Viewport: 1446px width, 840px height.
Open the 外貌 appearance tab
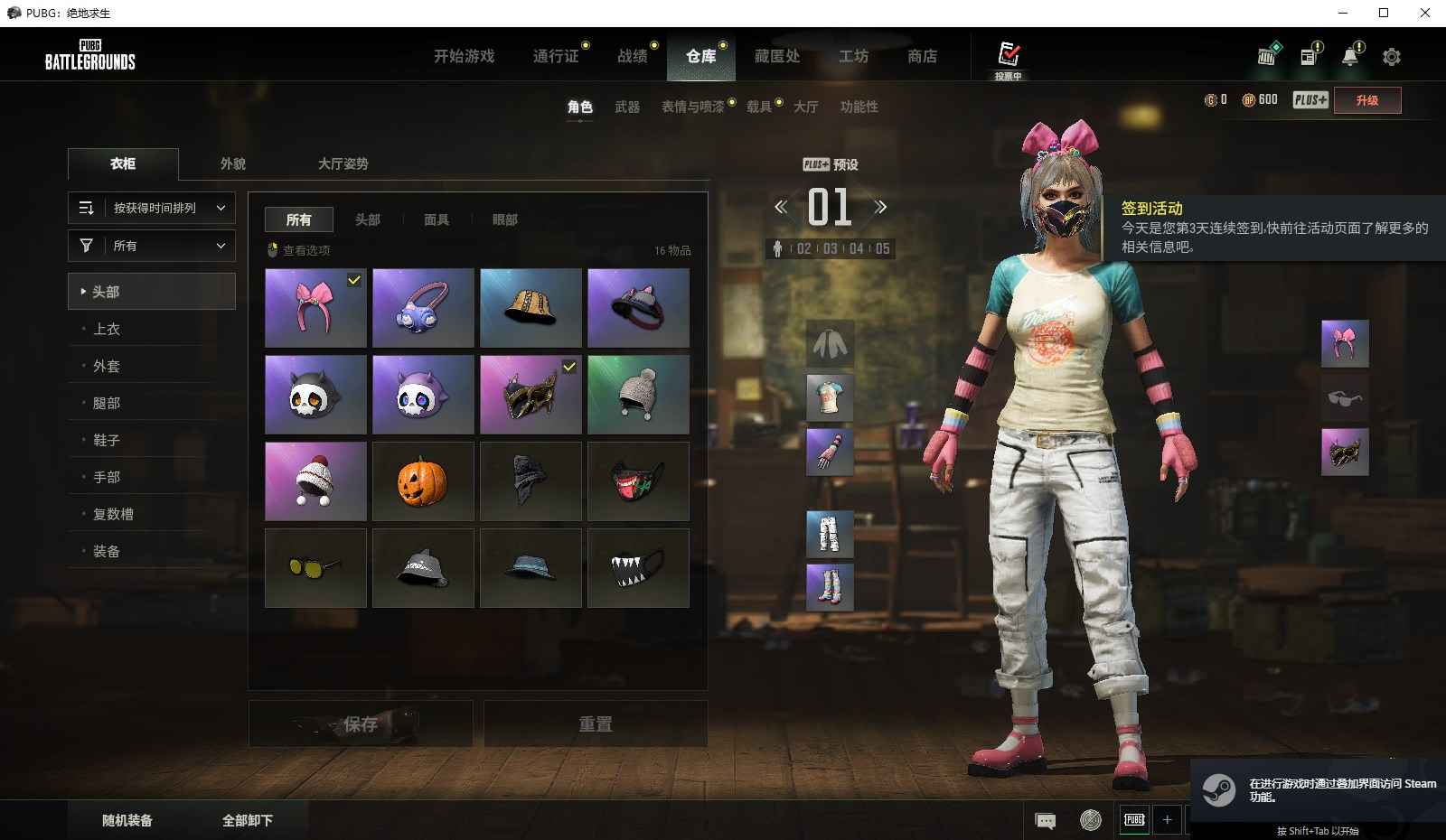(x=233, y=163)
